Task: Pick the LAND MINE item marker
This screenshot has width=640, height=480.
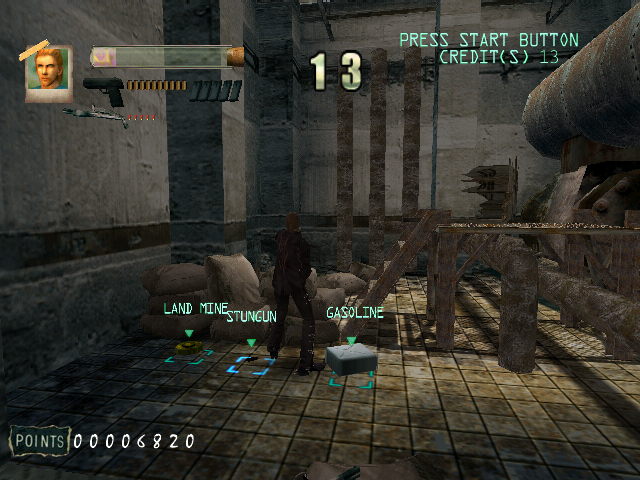Action: pos(188,348)
